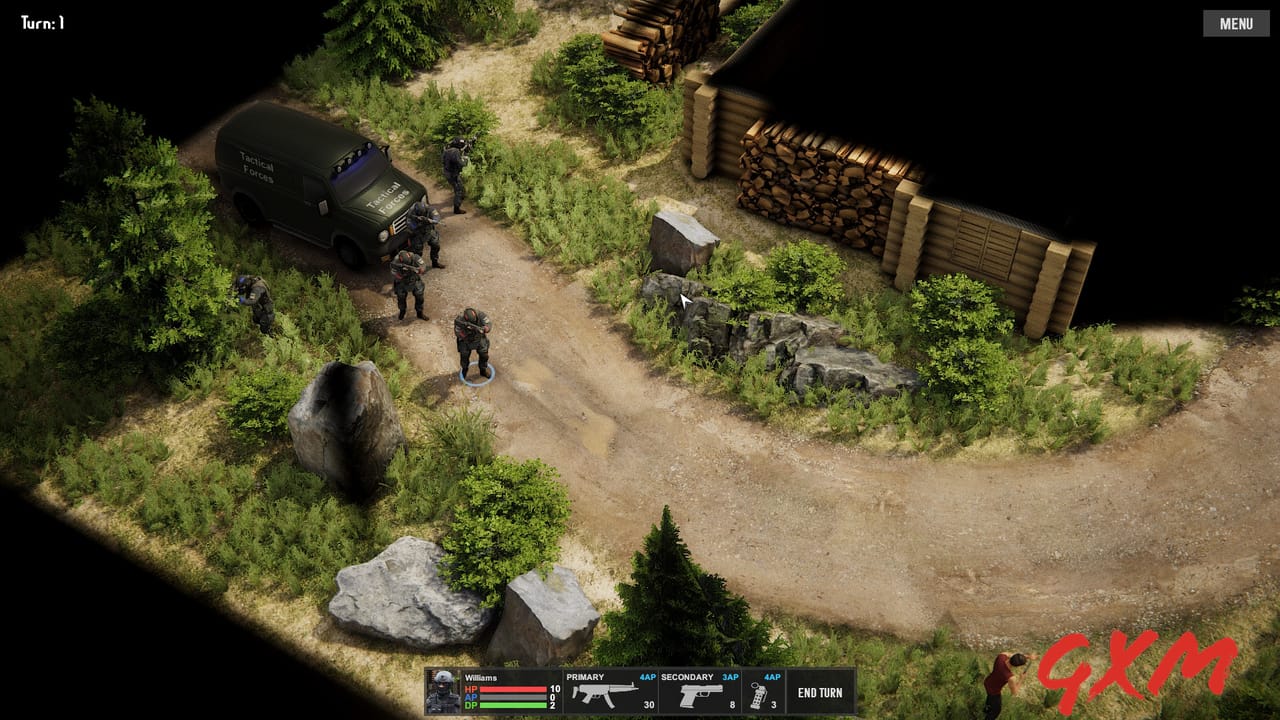This screenshot has width=1280, height=720.
Task: Click the 3AP label beside SECONDARY
Action: click(732, 677)
